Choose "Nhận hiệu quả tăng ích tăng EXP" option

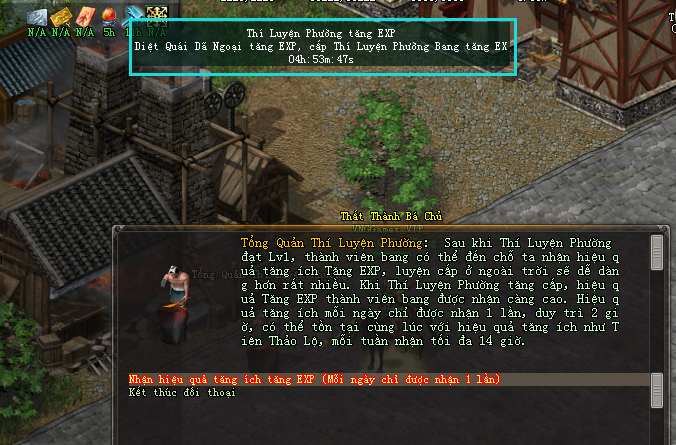click(x=314, y=380)
